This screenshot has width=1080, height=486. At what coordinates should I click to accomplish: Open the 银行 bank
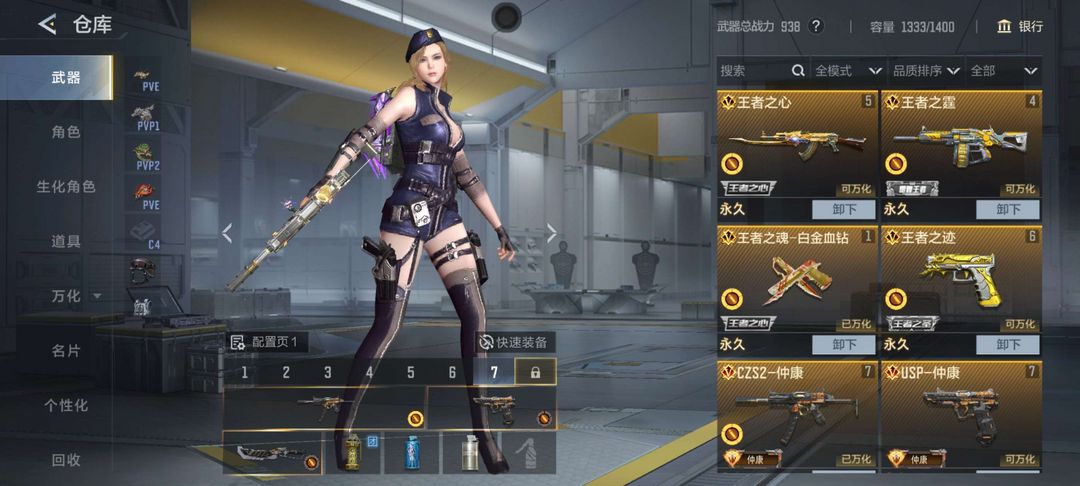coord(1020,26)
